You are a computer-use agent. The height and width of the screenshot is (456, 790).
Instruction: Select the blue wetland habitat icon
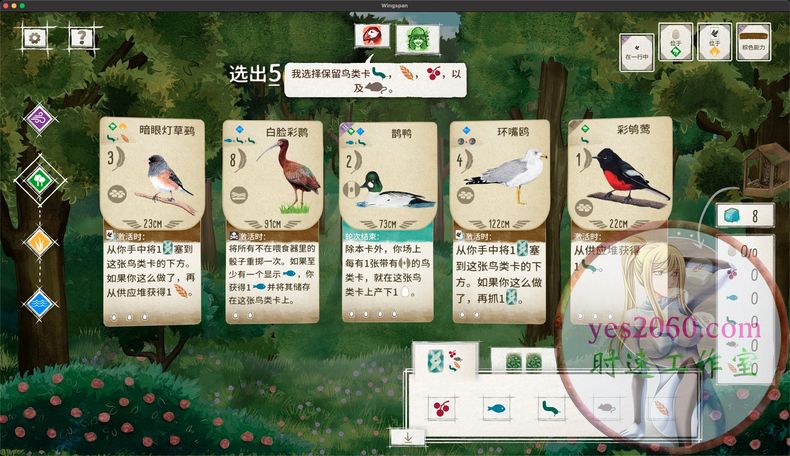40,302
